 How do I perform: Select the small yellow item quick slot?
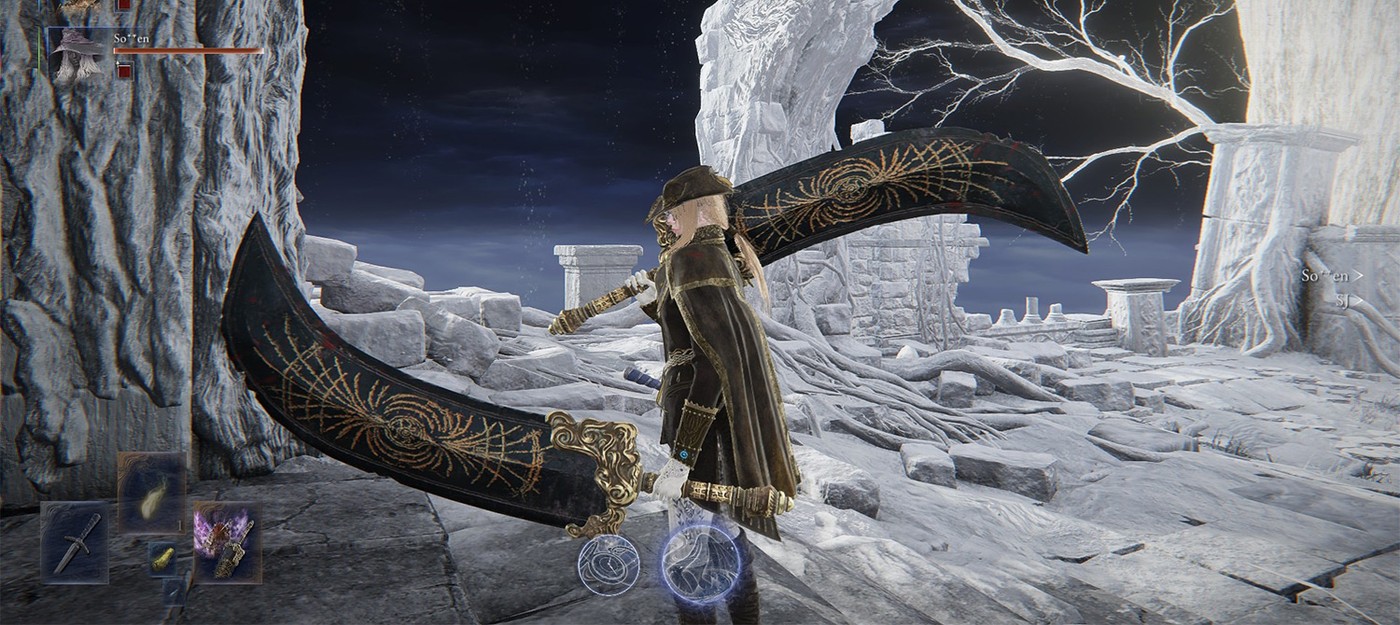[163, 559]
